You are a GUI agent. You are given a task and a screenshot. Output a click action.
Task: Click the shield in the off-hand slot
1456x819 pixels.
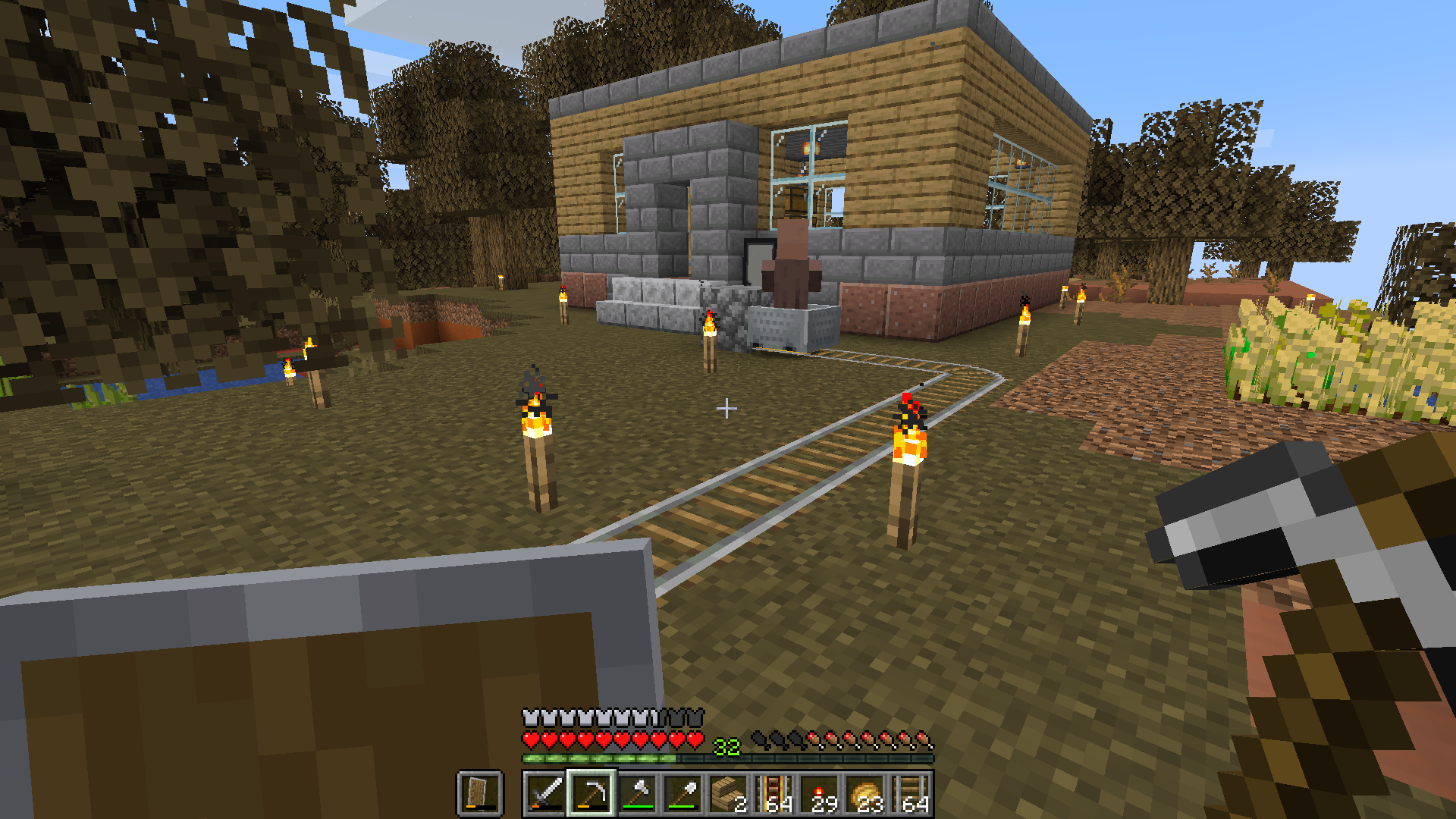[x=479, y=794]
